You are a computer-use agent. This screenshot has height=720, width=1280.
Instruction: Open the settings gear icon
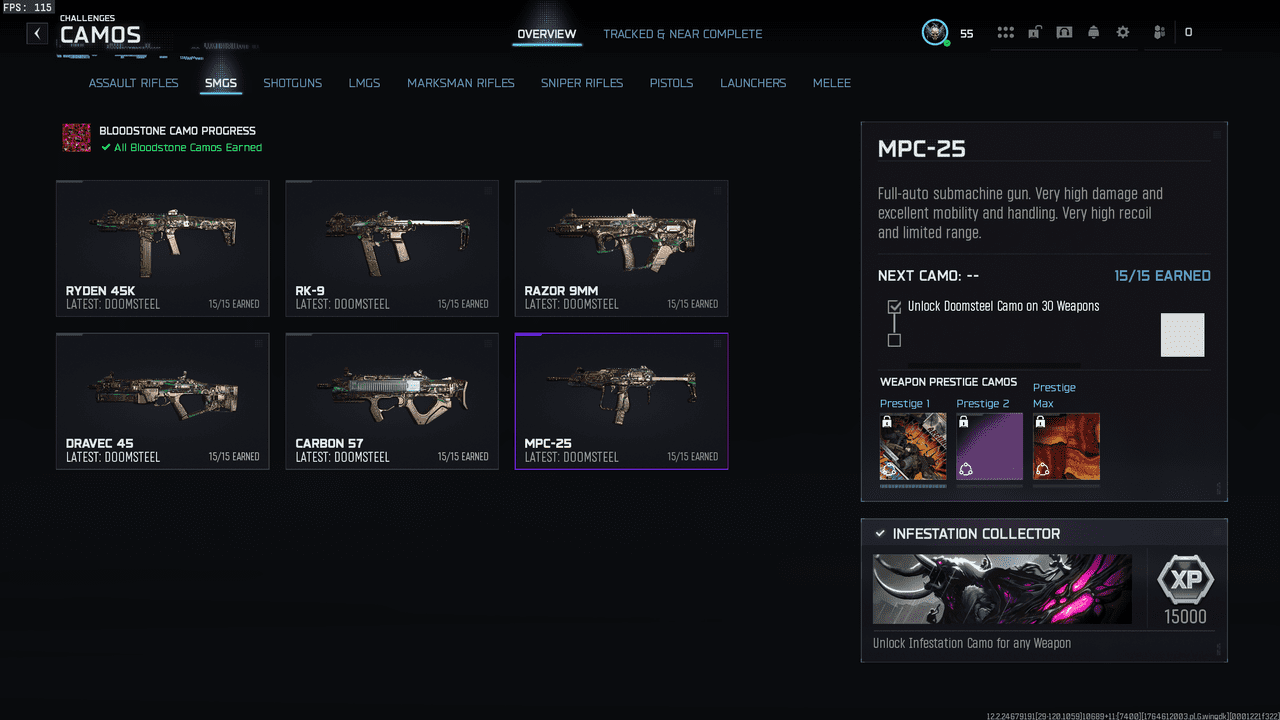(x=1123, y=32)
